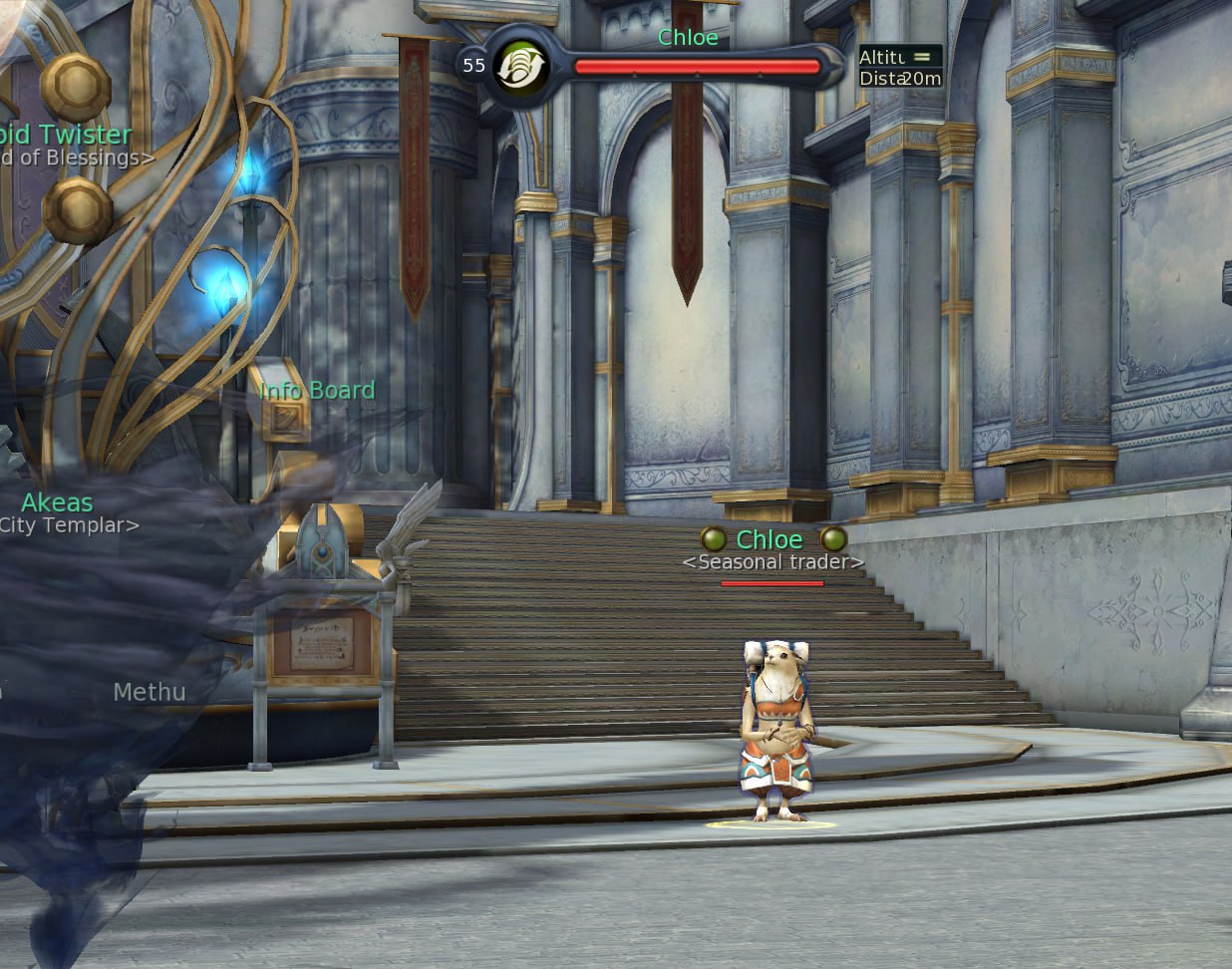Select the Info Board nameplate
This screenshot has width=1232, height=969.
click(317, 391)
